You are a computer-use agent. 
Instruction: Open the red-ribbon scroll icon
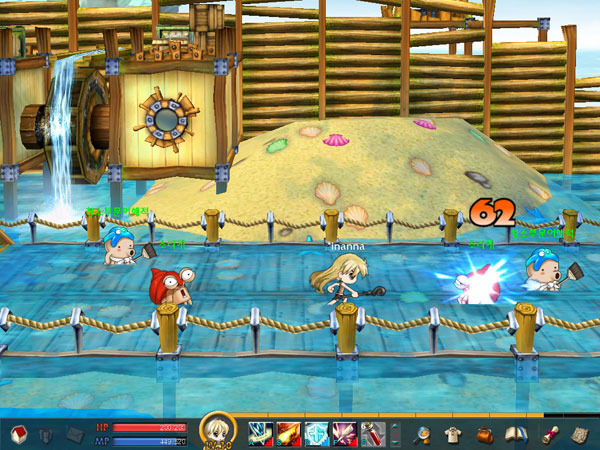tap(550, 433)
